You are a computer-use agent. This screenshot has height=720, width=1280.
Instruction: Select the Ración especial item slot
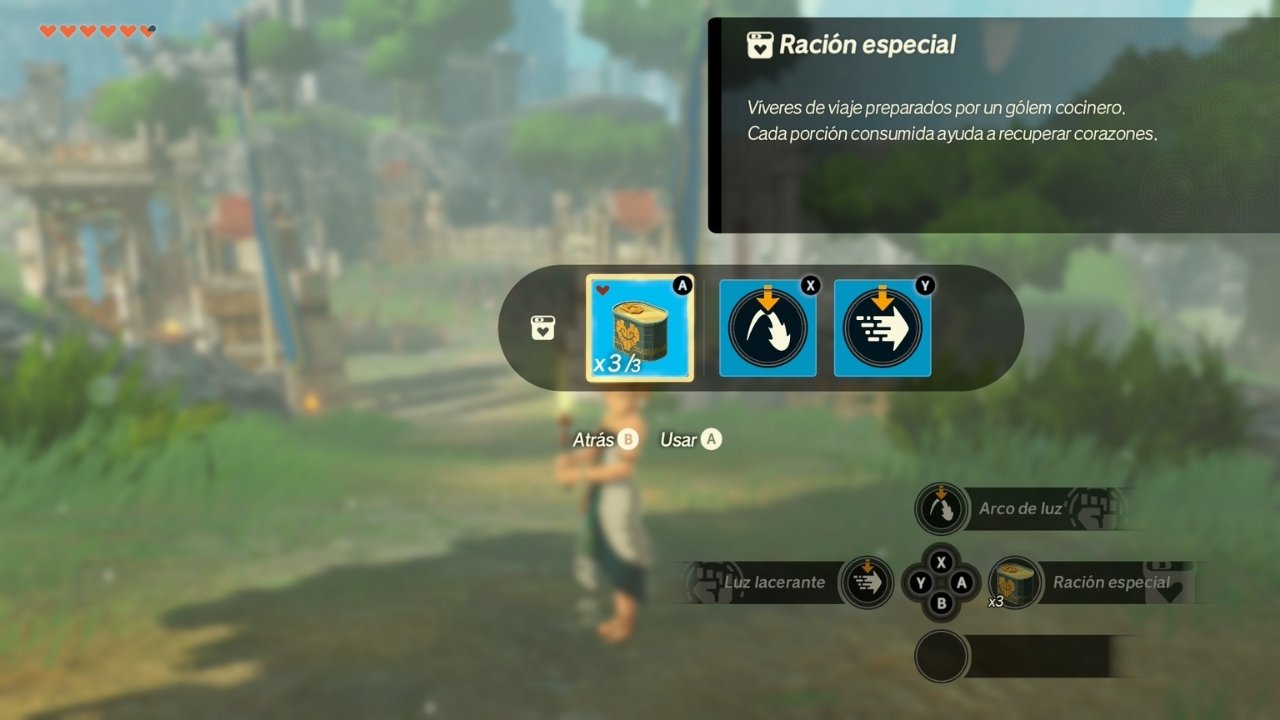640,328
